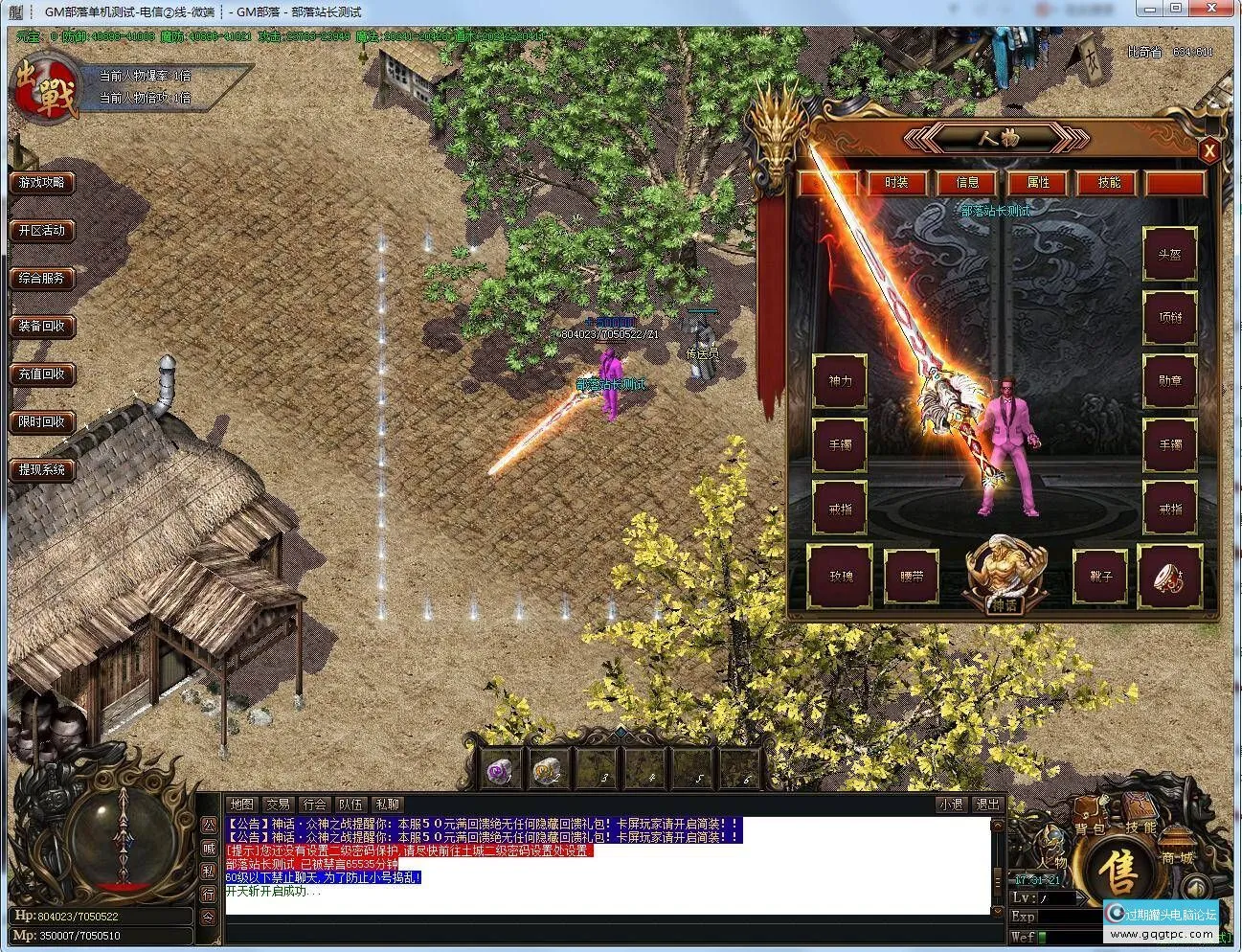Image resolution: width=1242 pixels, height=952 pixels.
Task: Select the 信息 info tab
Action: (x=967, y=182)
